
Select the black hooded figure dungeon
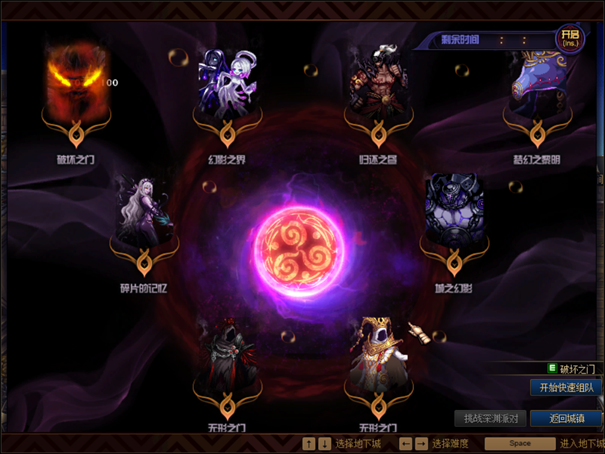pos(226,358)
